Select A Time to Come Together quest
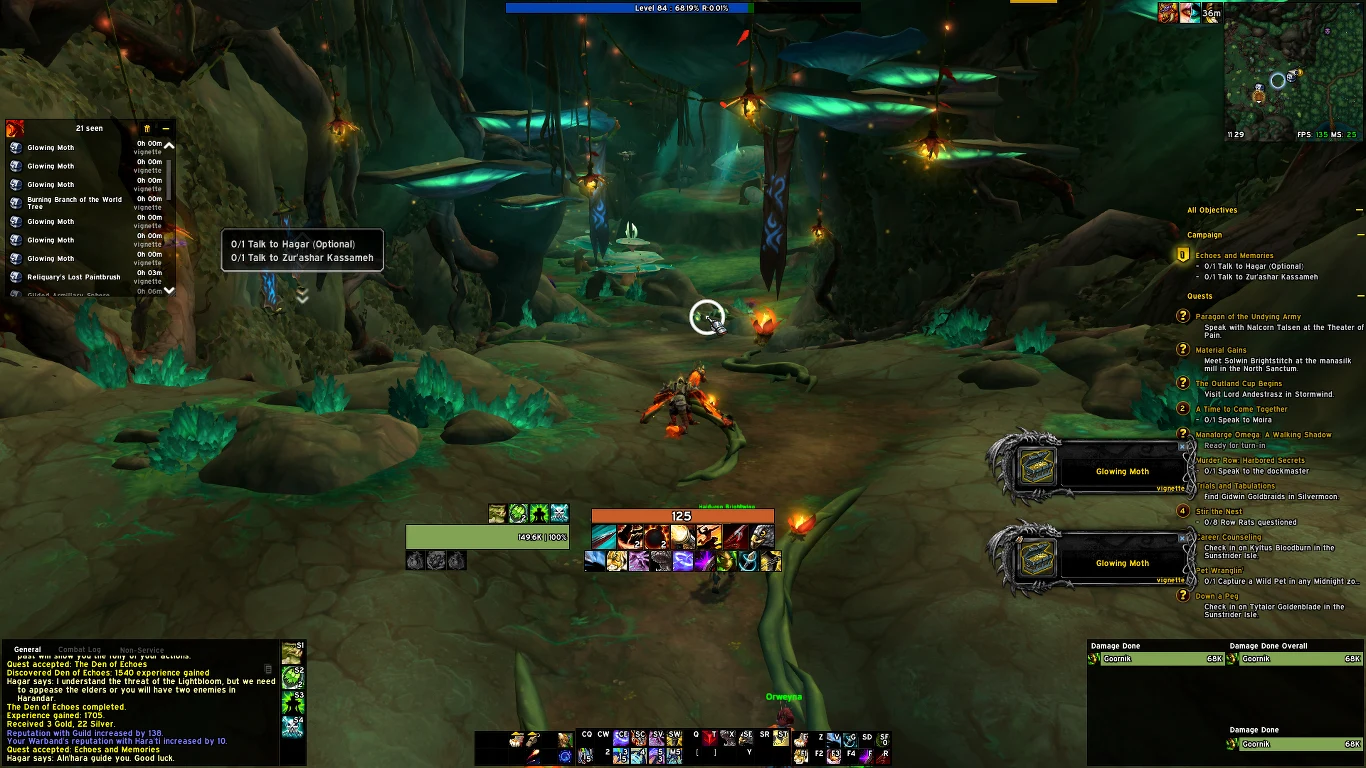 [1241, 409]
